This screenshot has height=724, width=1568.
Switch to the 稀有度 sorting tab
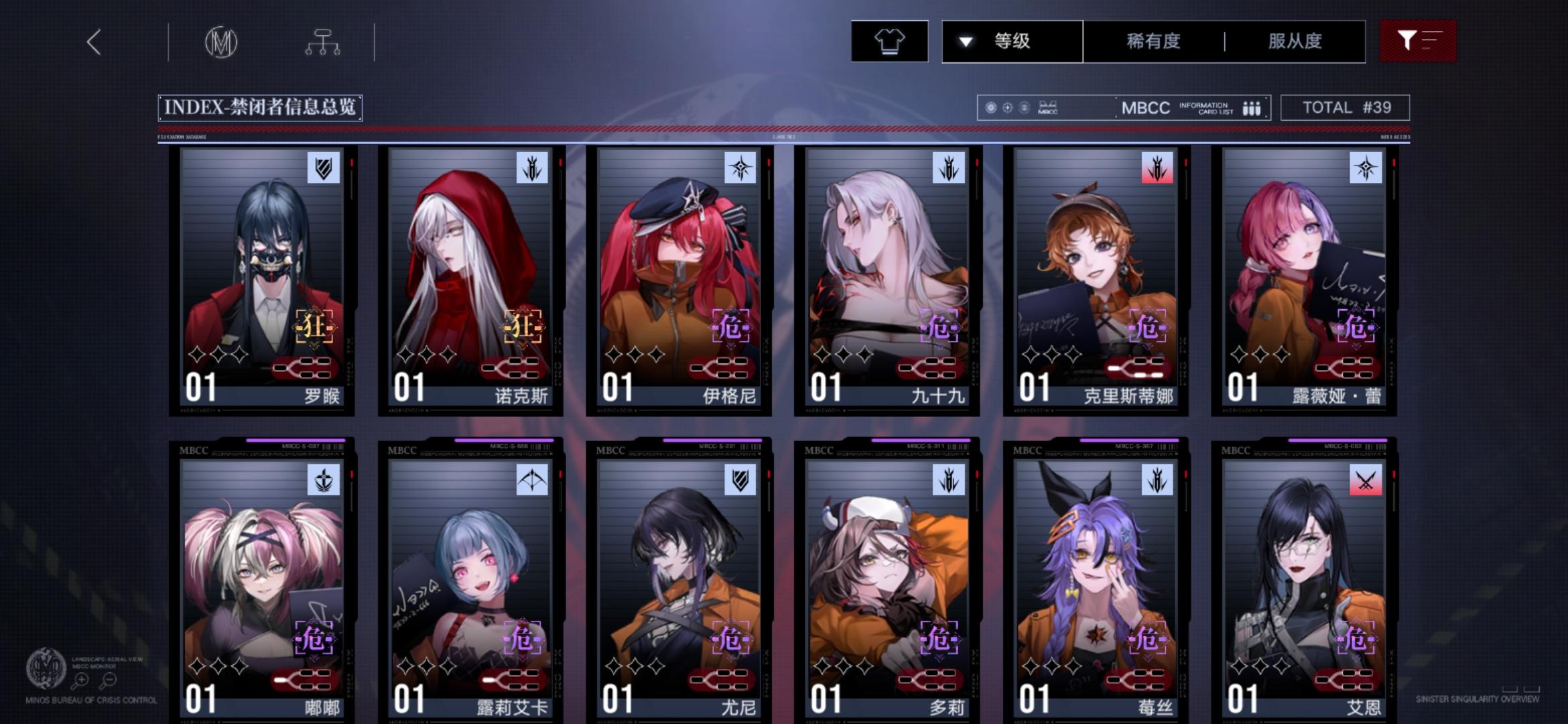tap(1153, 42)
